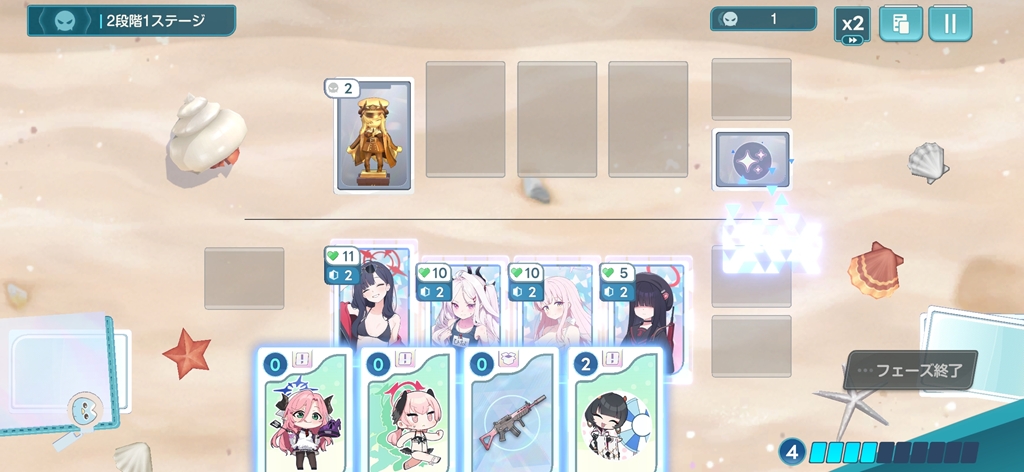Target the golden statue enemy card
This screenshot has width=1024, height=472.
tap(374, 136)
